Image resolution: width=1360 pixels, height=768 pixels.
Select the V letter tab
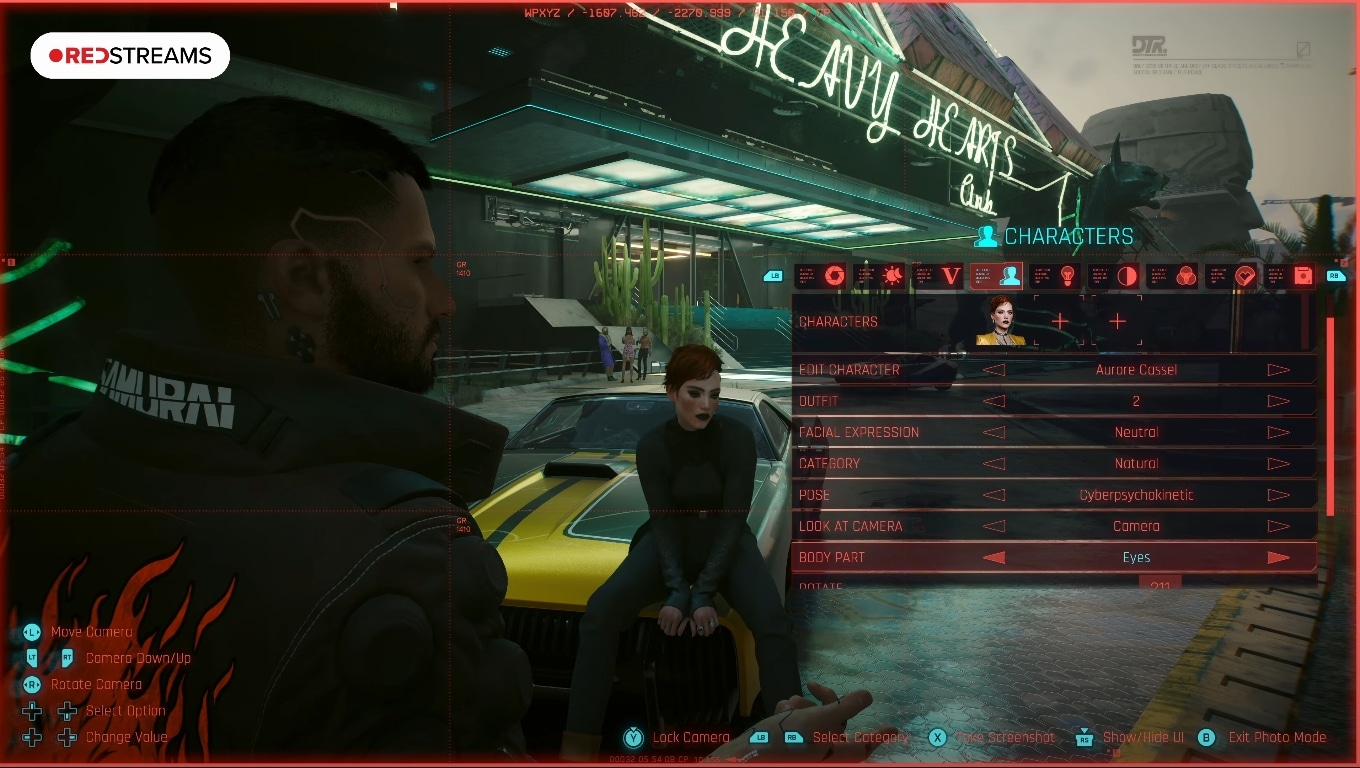(951, 276)
